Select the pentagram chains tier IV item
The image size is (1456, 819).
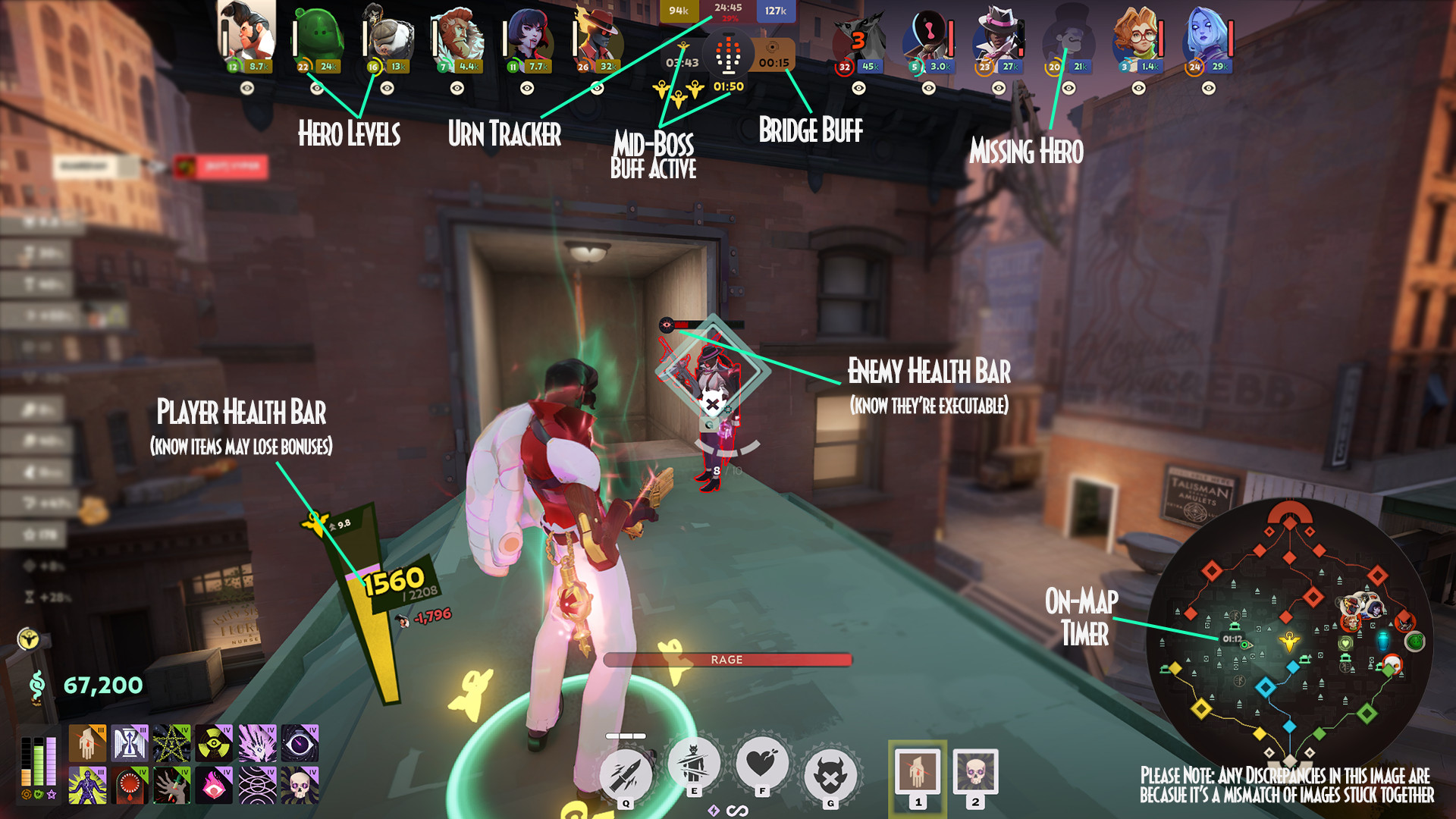coord(171,742)
